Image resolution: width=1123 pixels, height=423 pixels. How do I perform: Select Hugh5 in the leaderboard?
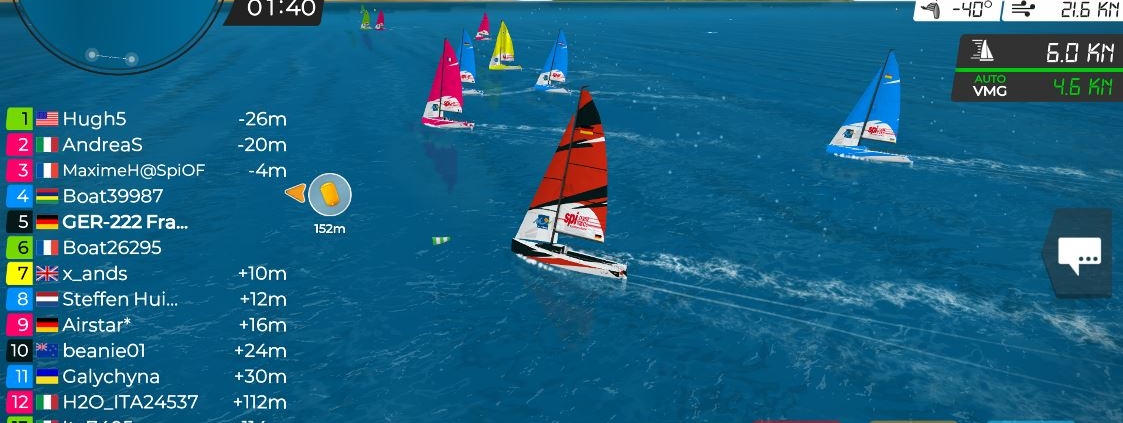pyautogui.click(x=146, y=119)
